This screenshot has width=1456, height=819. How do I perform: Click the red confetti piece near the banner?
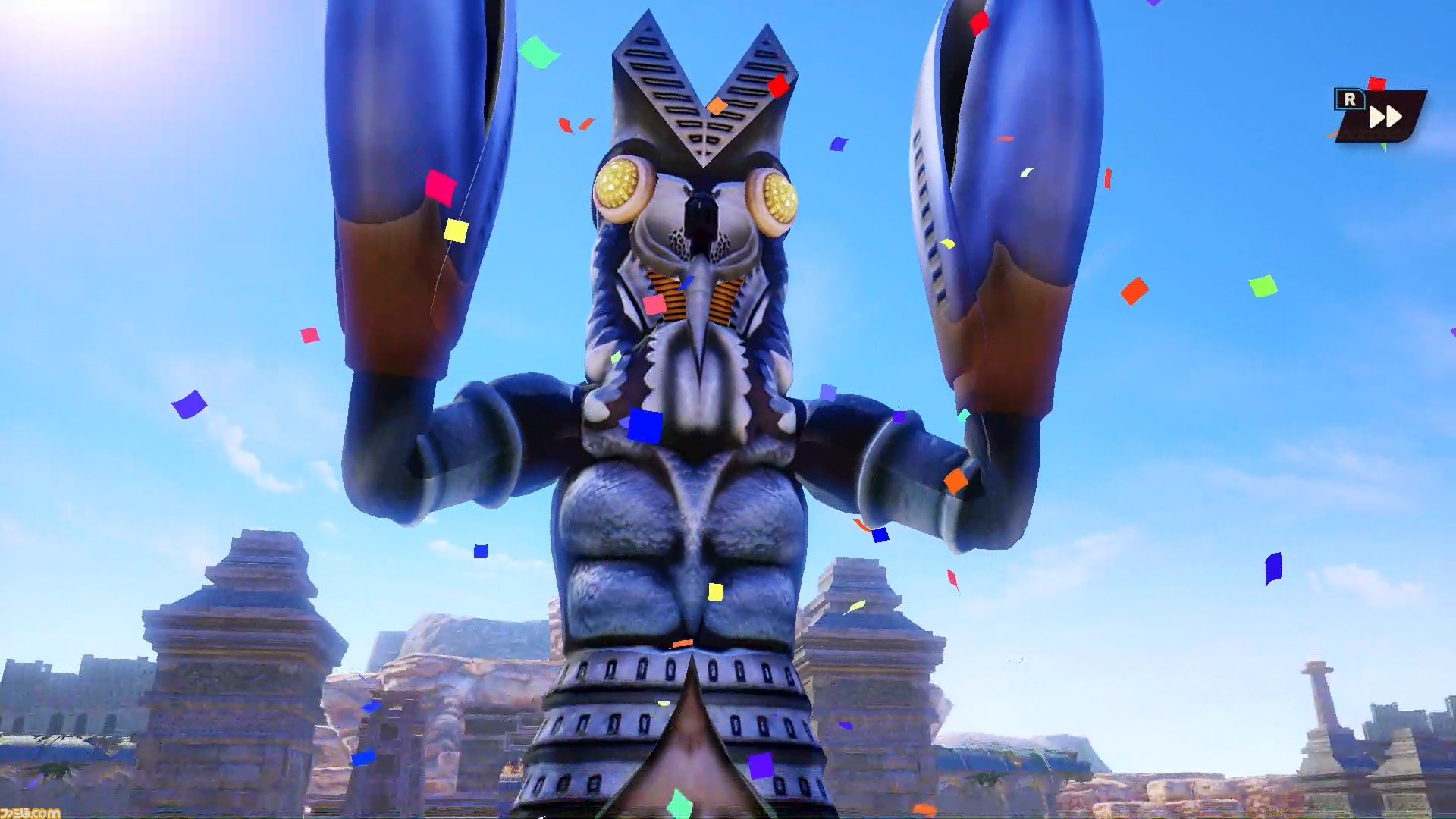tap(1378, 85)
